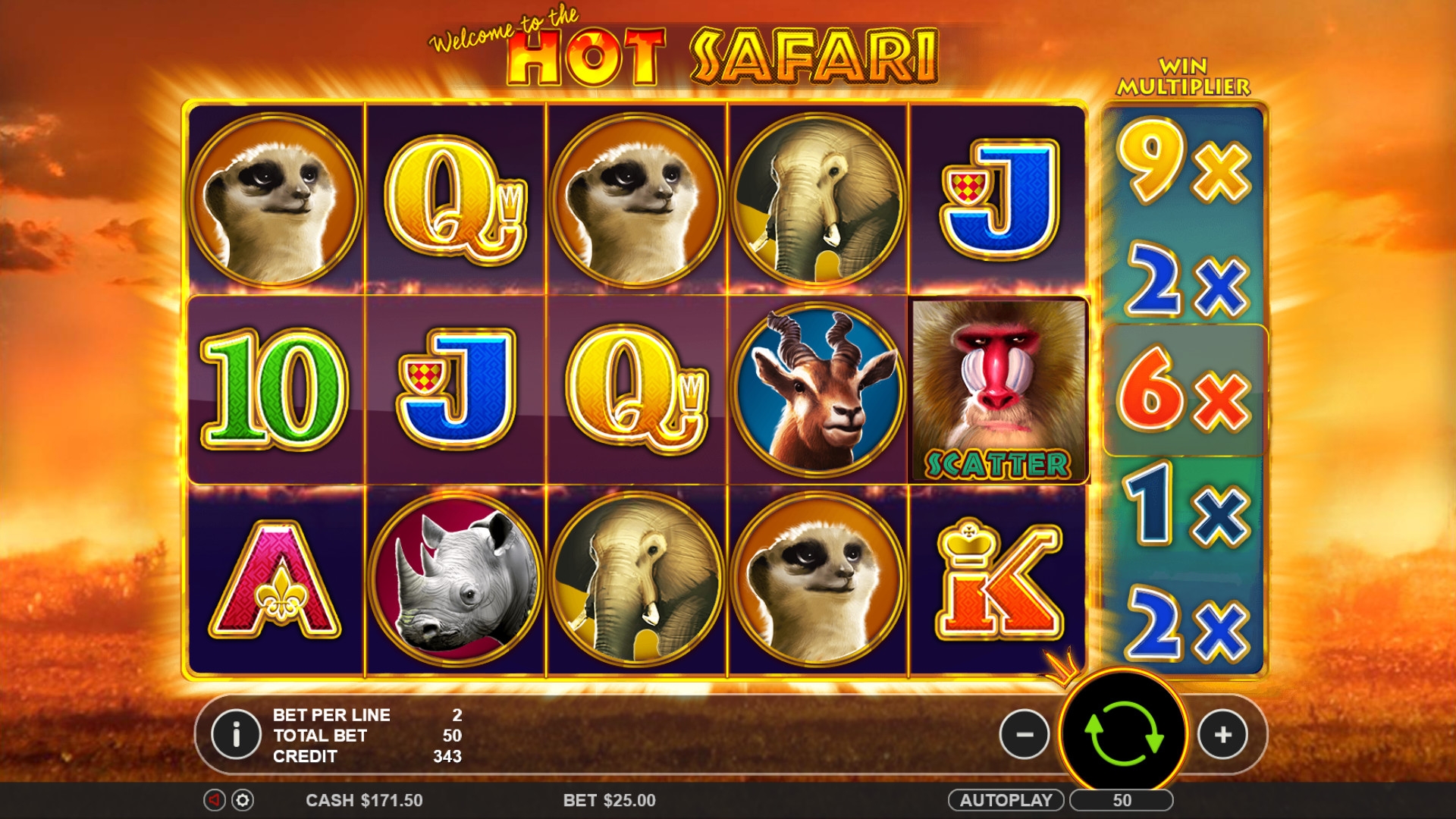Select the autoplay spin count field
Viewport: 1456px width, 819px height.
[1122, 800]
